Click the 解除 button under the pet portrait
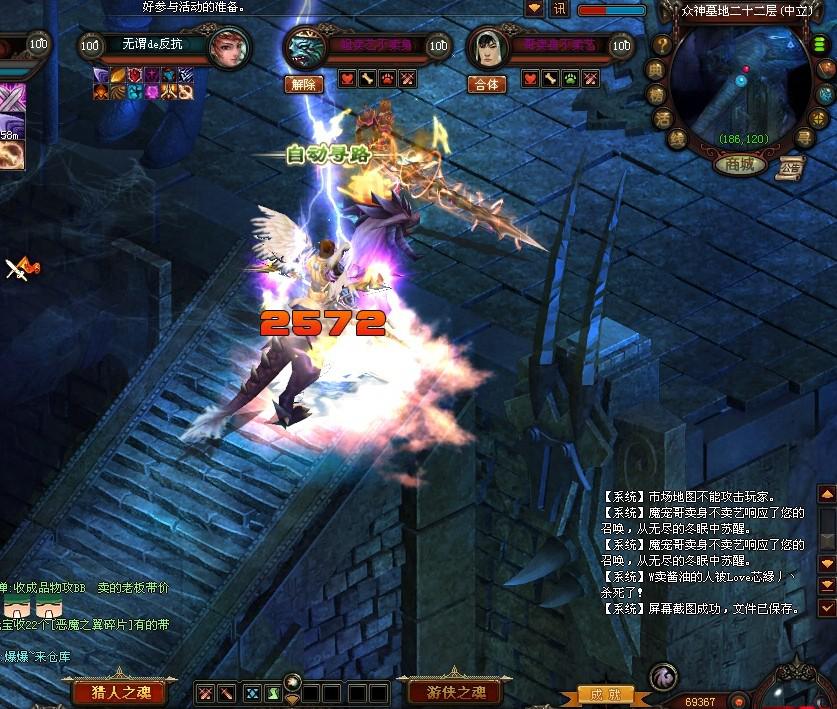837x709 pixels. pos(304,84)
